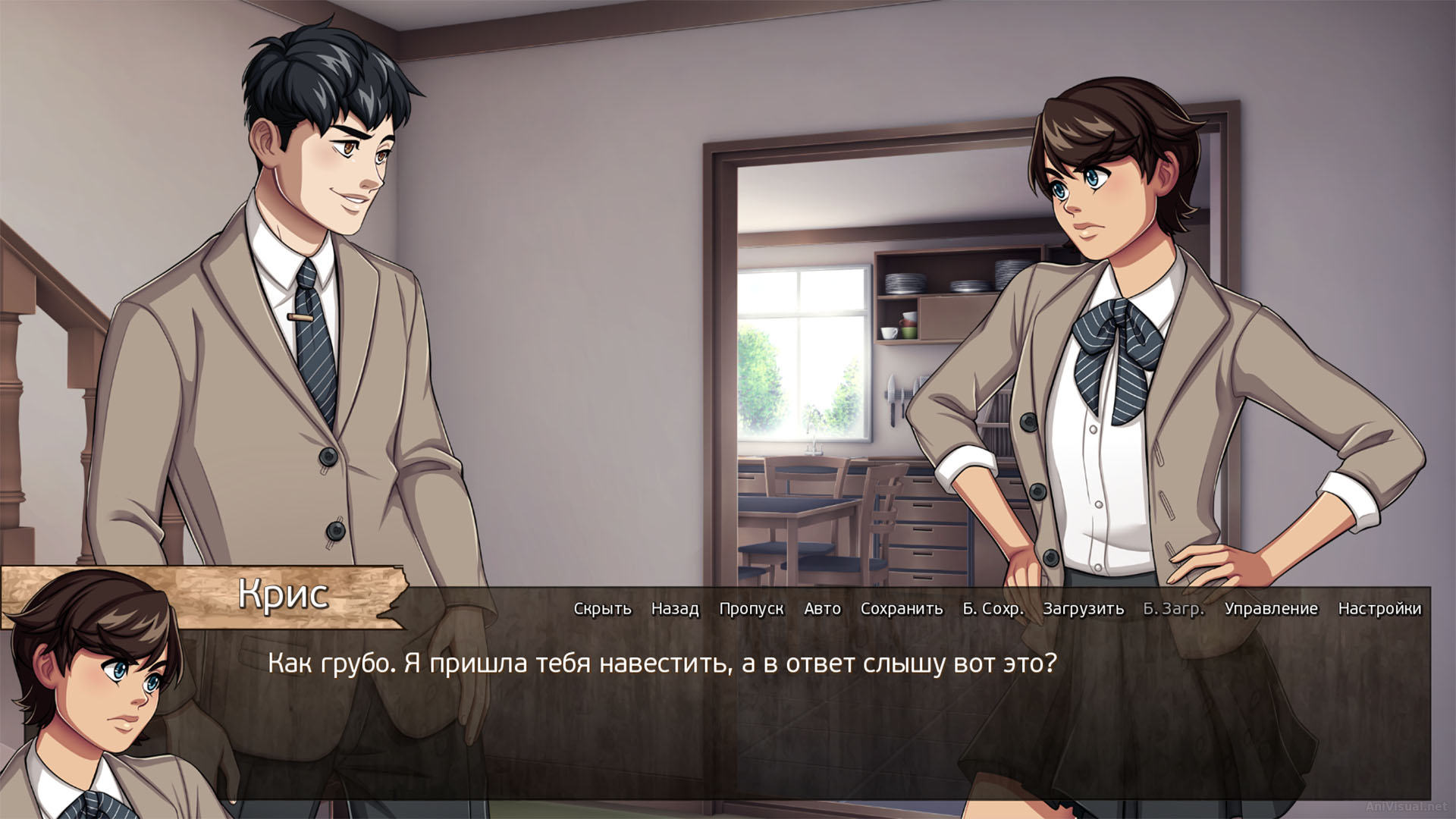The height and width of the screenshot is (819, 1456).
Task: Open the save screen via Сохранить
Action: click(x=902, y=609)
